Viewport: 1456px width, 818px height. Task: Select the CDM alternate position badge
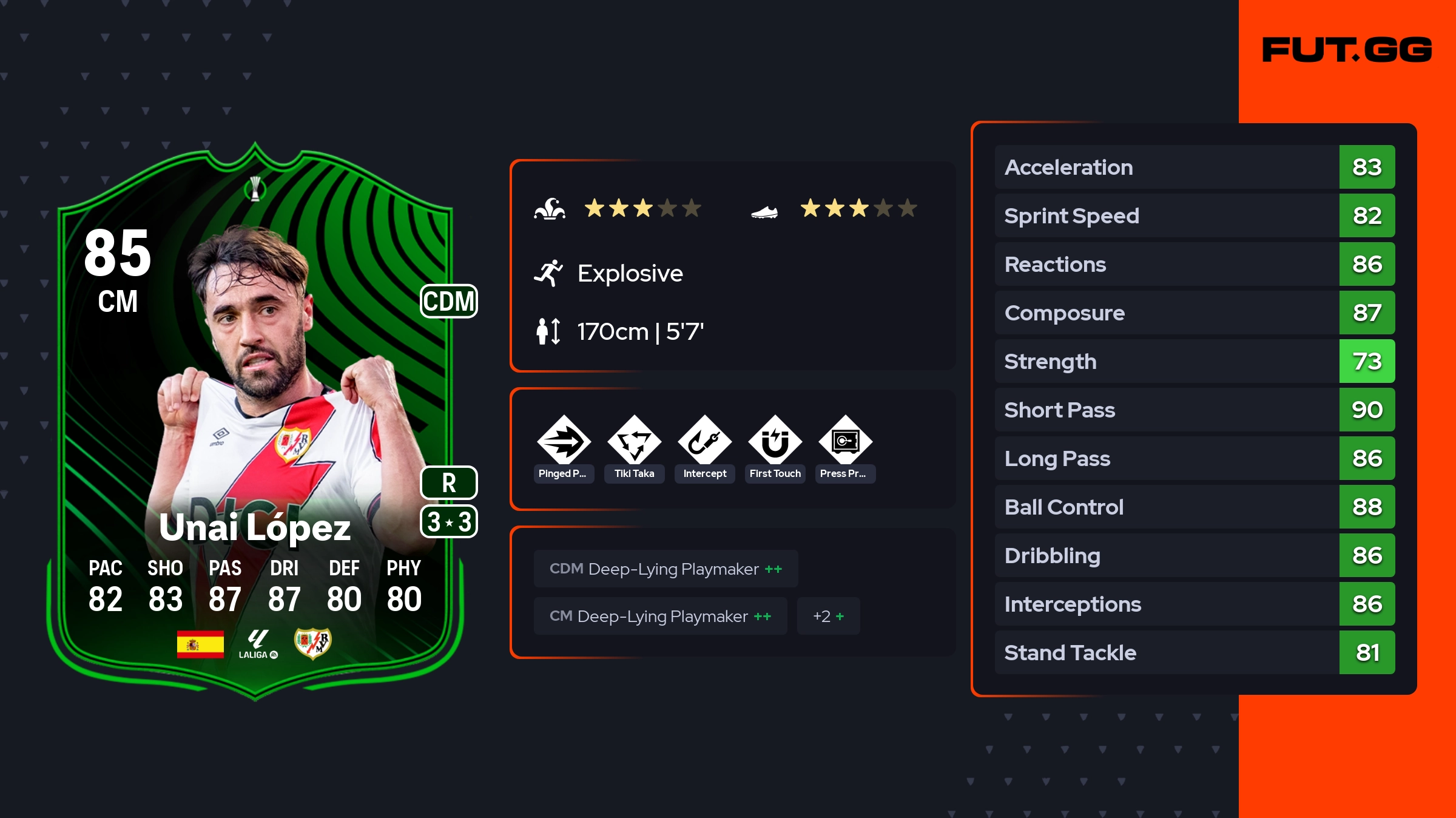tap(449, 301)
